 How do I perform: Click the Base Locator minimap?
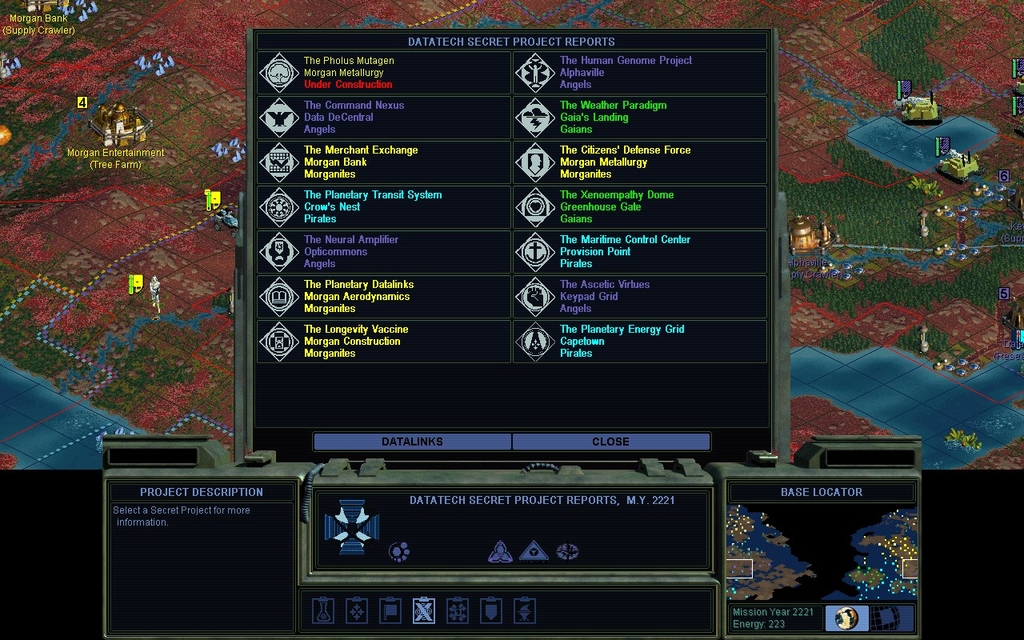coord(821,552)
